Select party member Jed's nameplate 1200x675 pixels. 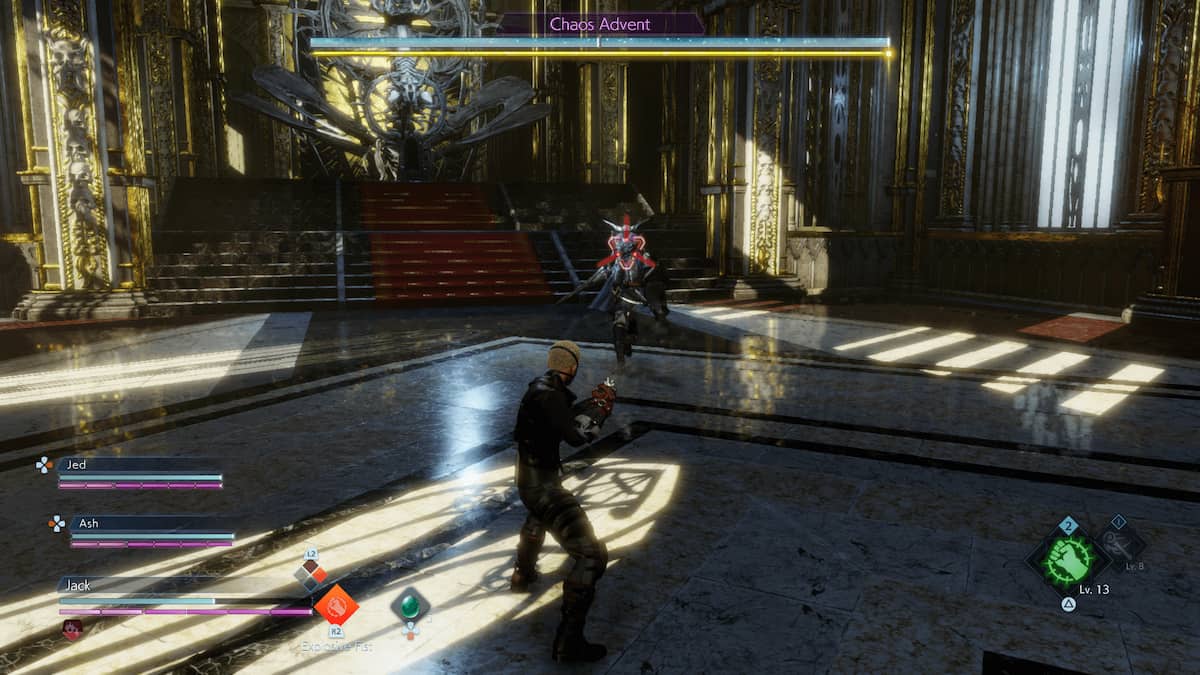click(x=138, y=465)
